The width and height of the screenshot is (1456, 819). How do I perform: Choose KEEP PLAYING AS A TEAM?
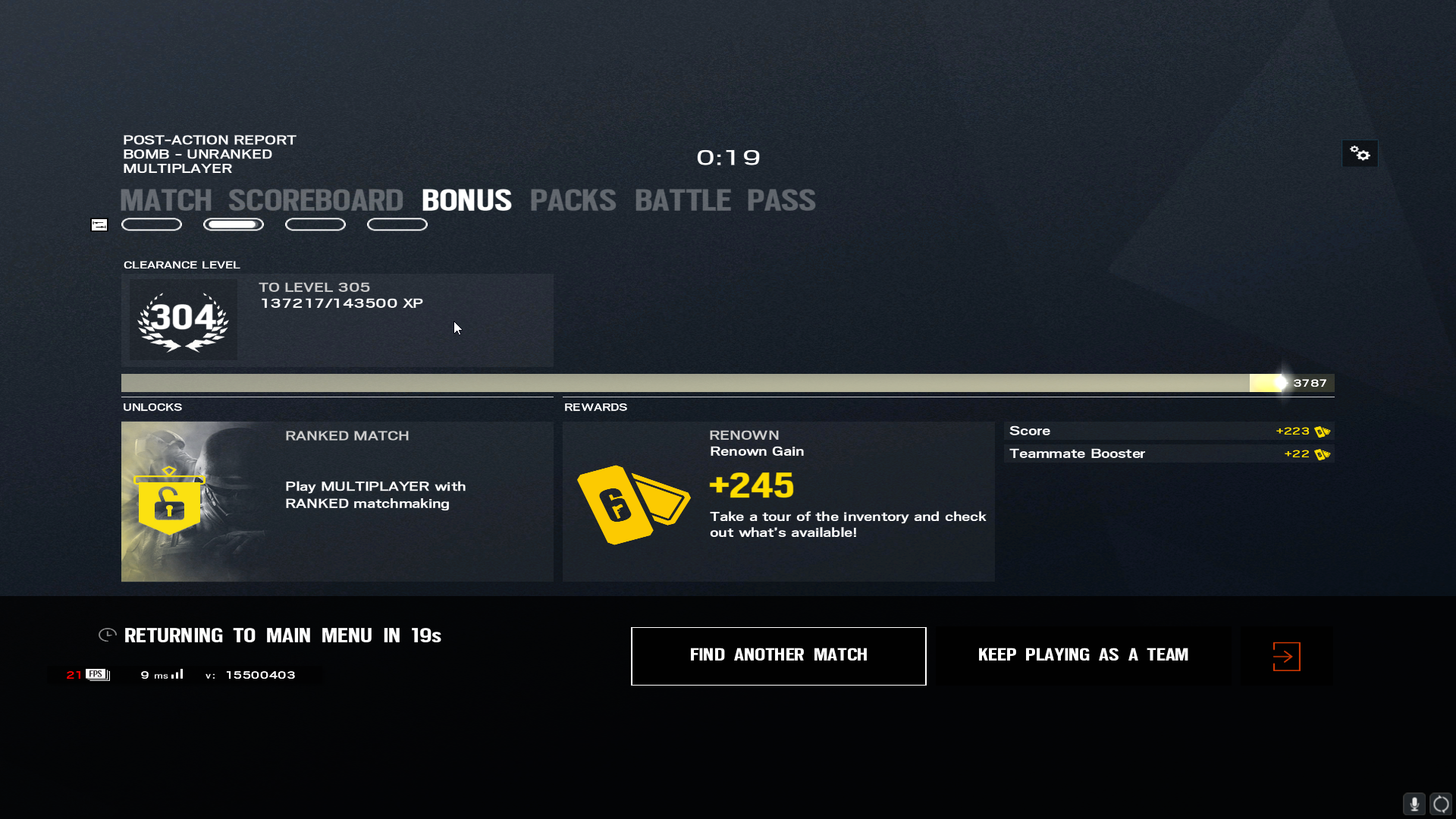[x=1083, y=655]
